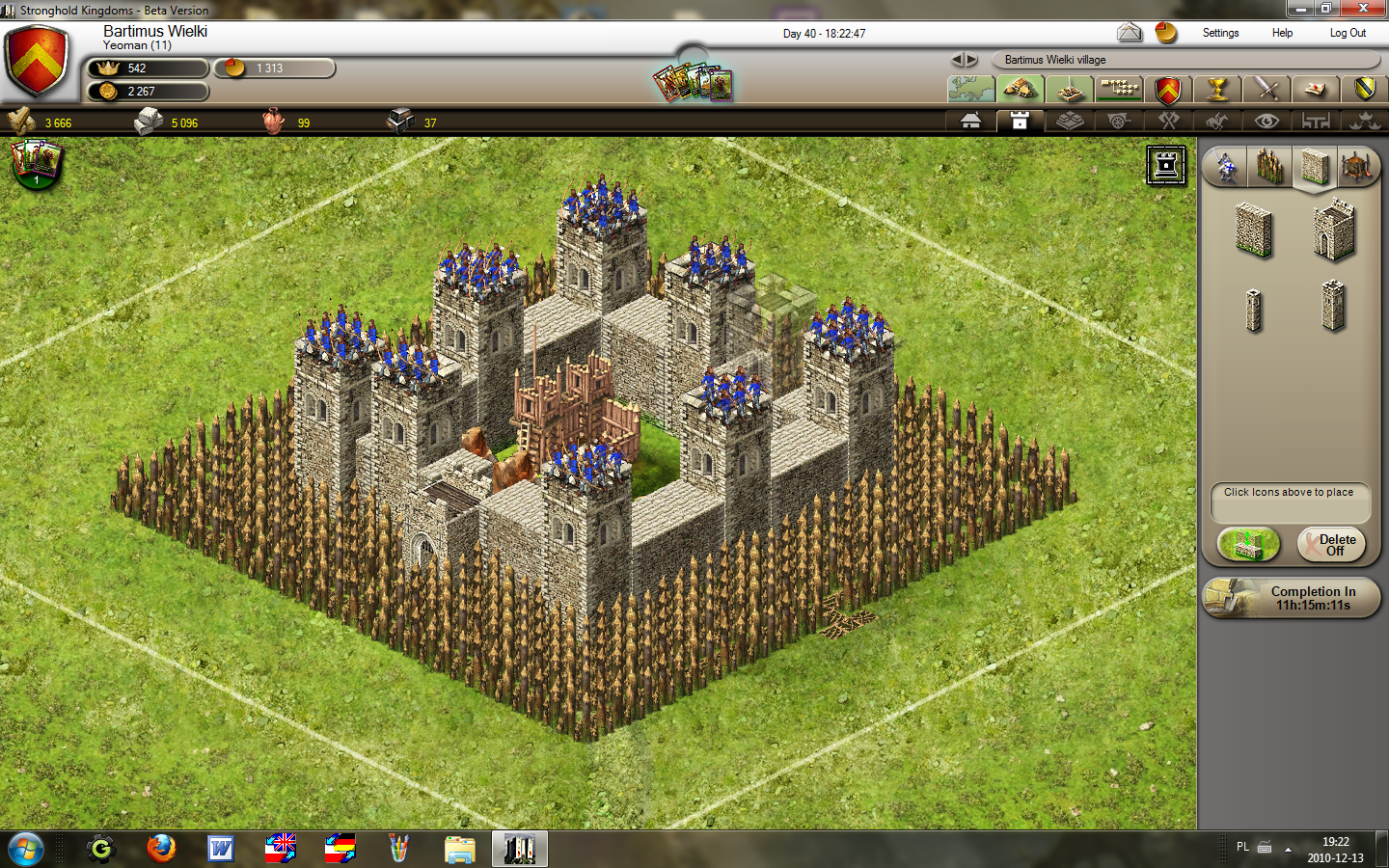The height and width of the screenshot is (868, 1389).
Task: Open the crossed swords tab
Action: [x=1266, y=90]
